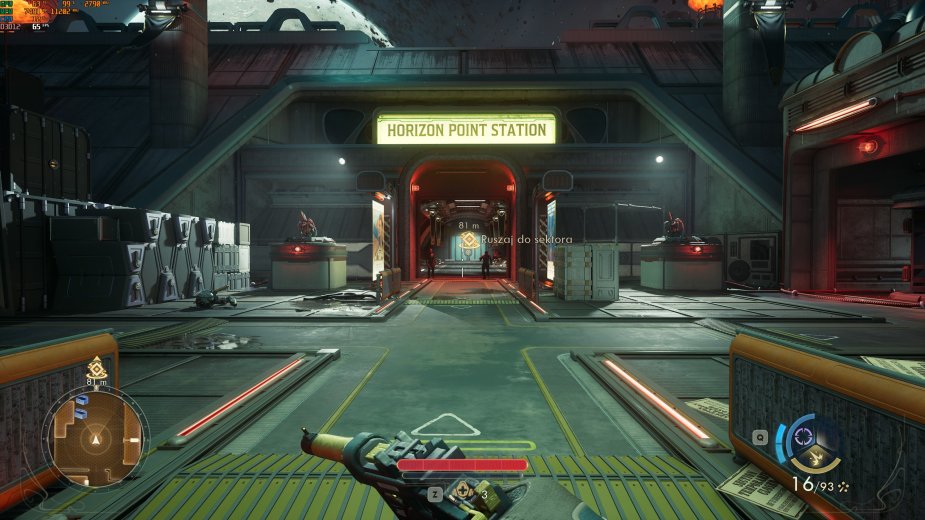Select the objective marker above the minimap
The image size is (925, 520).
click(96, 366)
